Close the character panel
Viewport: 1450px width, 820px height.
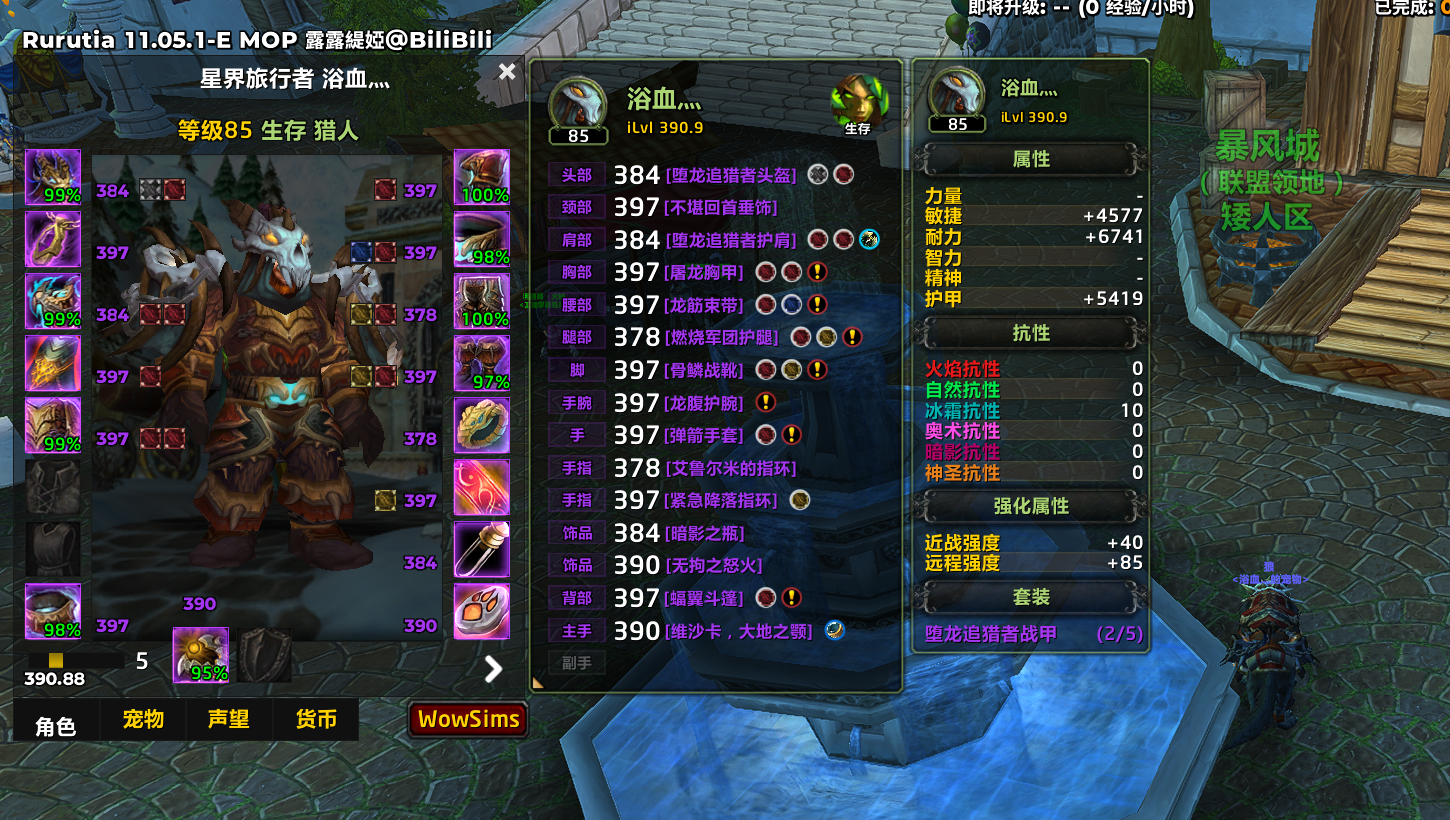tap(507, 71)
